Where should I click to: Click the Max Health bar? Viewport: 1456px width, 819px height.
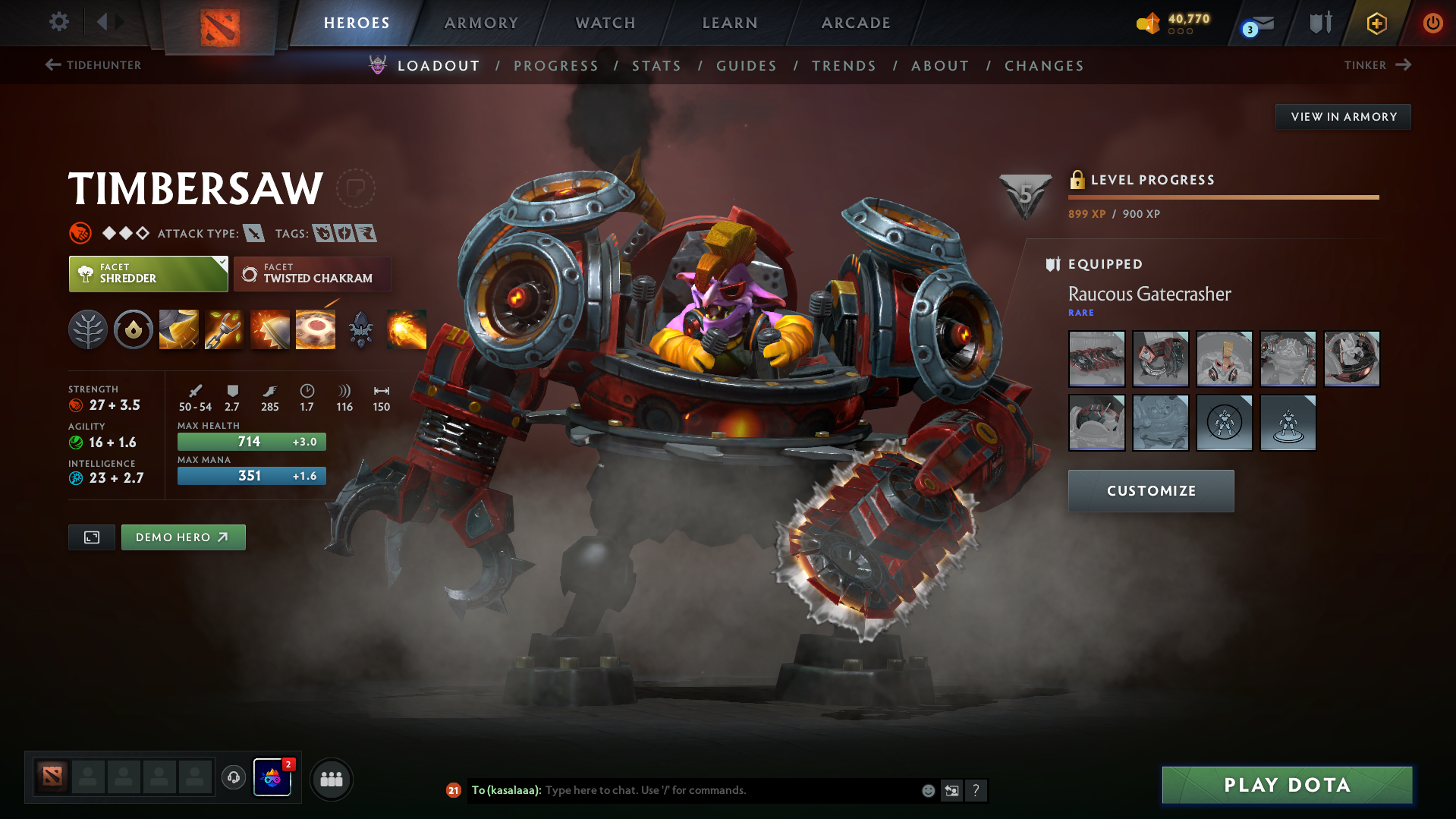(x=251, y=441)
